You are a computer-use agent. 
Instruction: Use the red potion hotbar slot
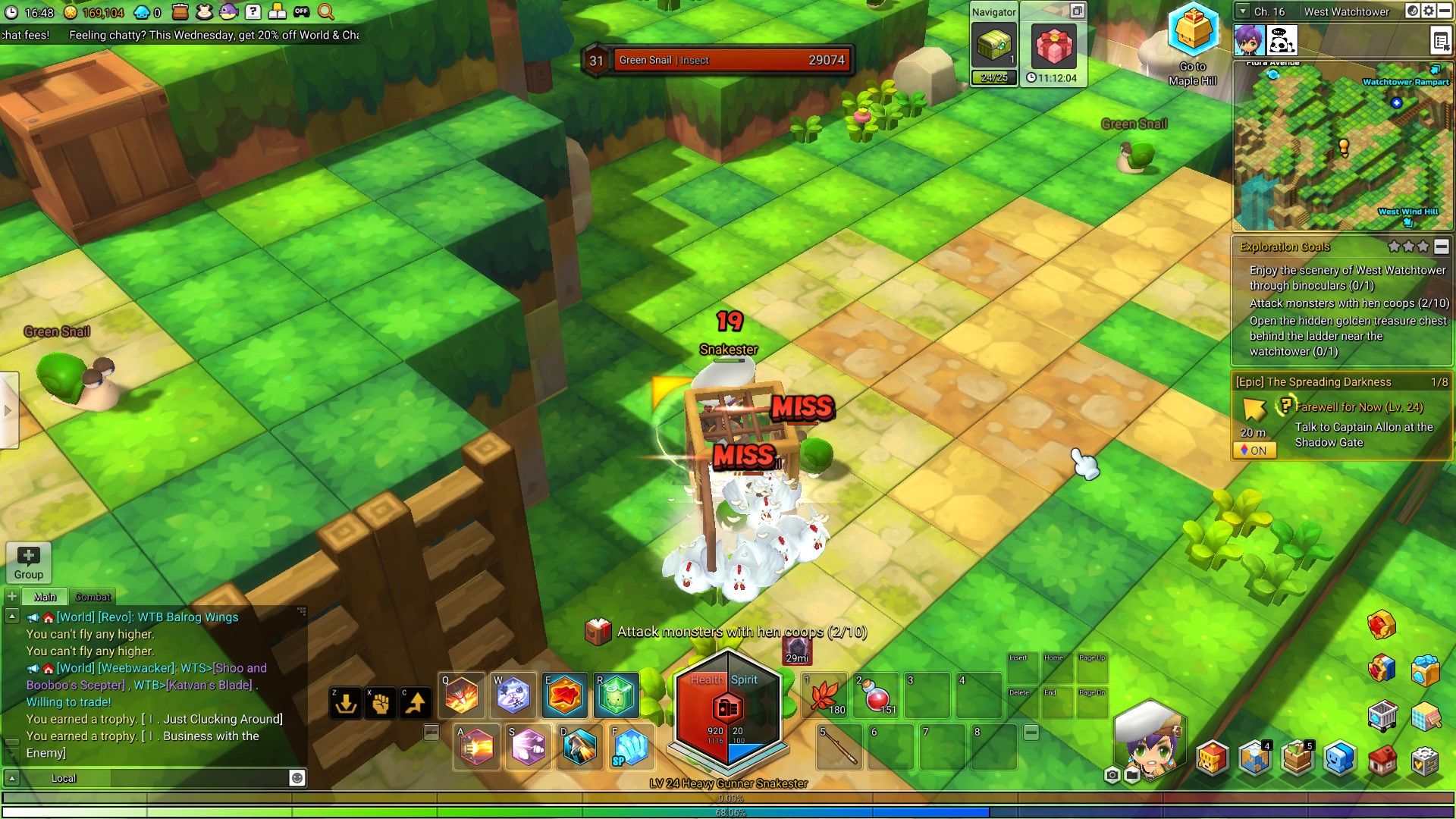coord(876,695)
